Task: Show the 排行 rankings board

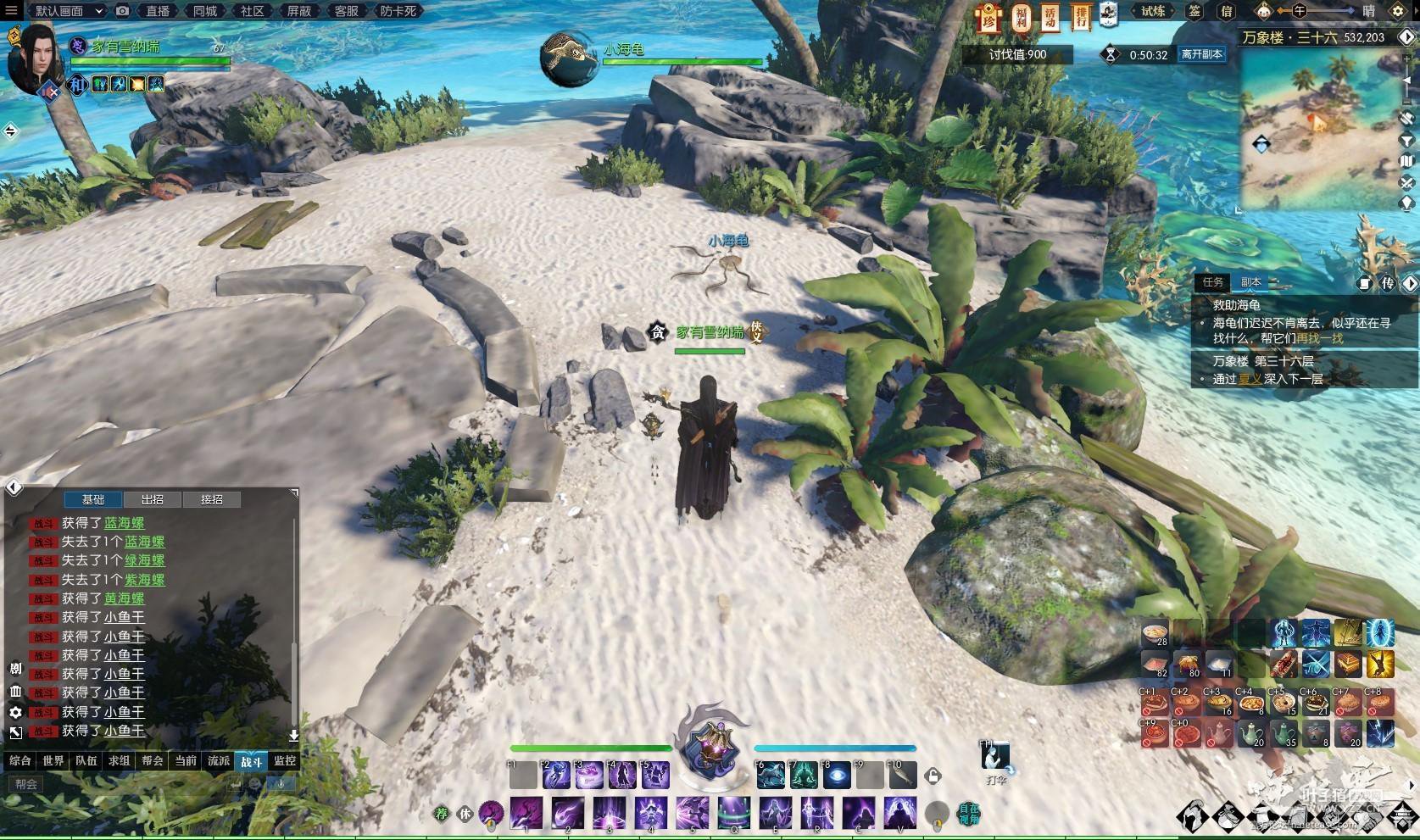Action: (1079, 17)
